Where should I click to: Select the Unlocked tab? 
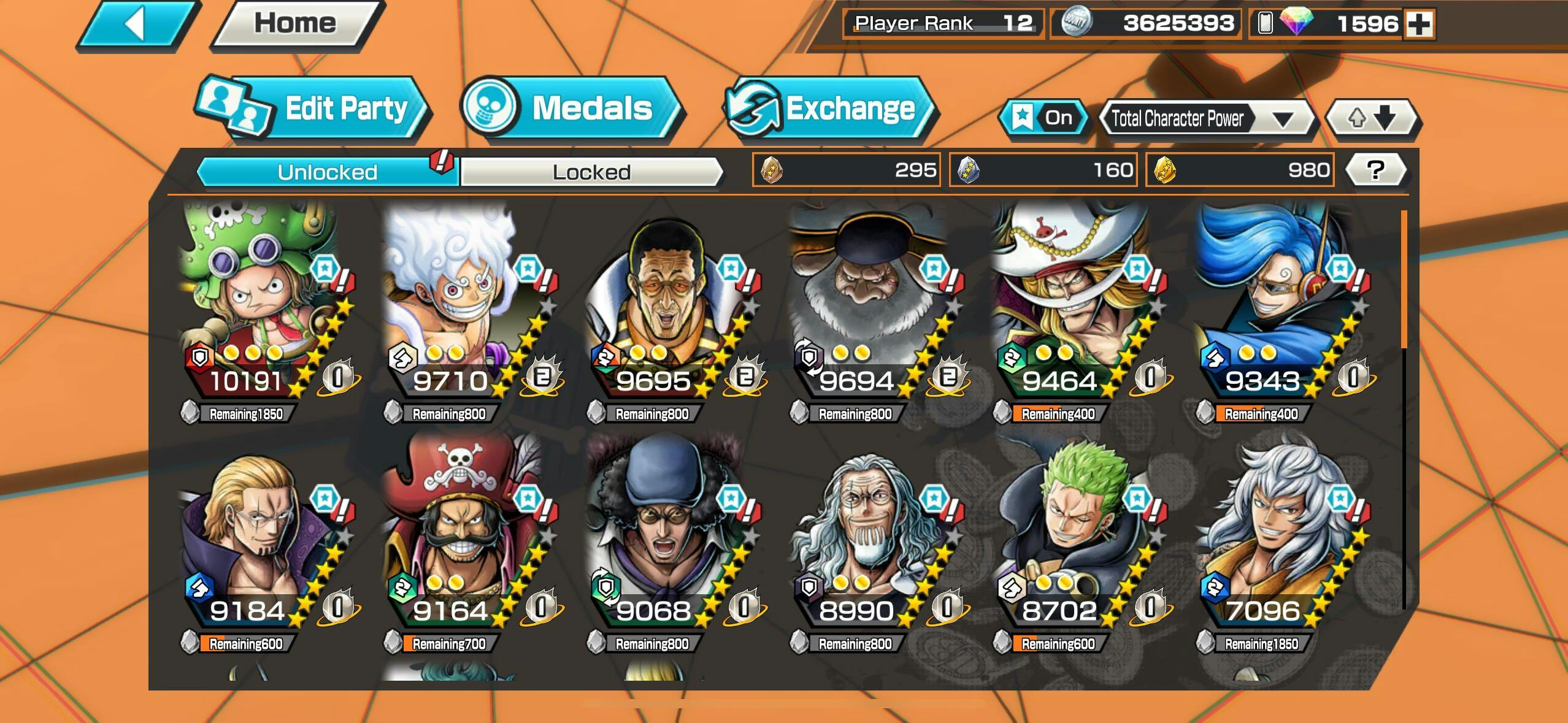tap(327, 172)
